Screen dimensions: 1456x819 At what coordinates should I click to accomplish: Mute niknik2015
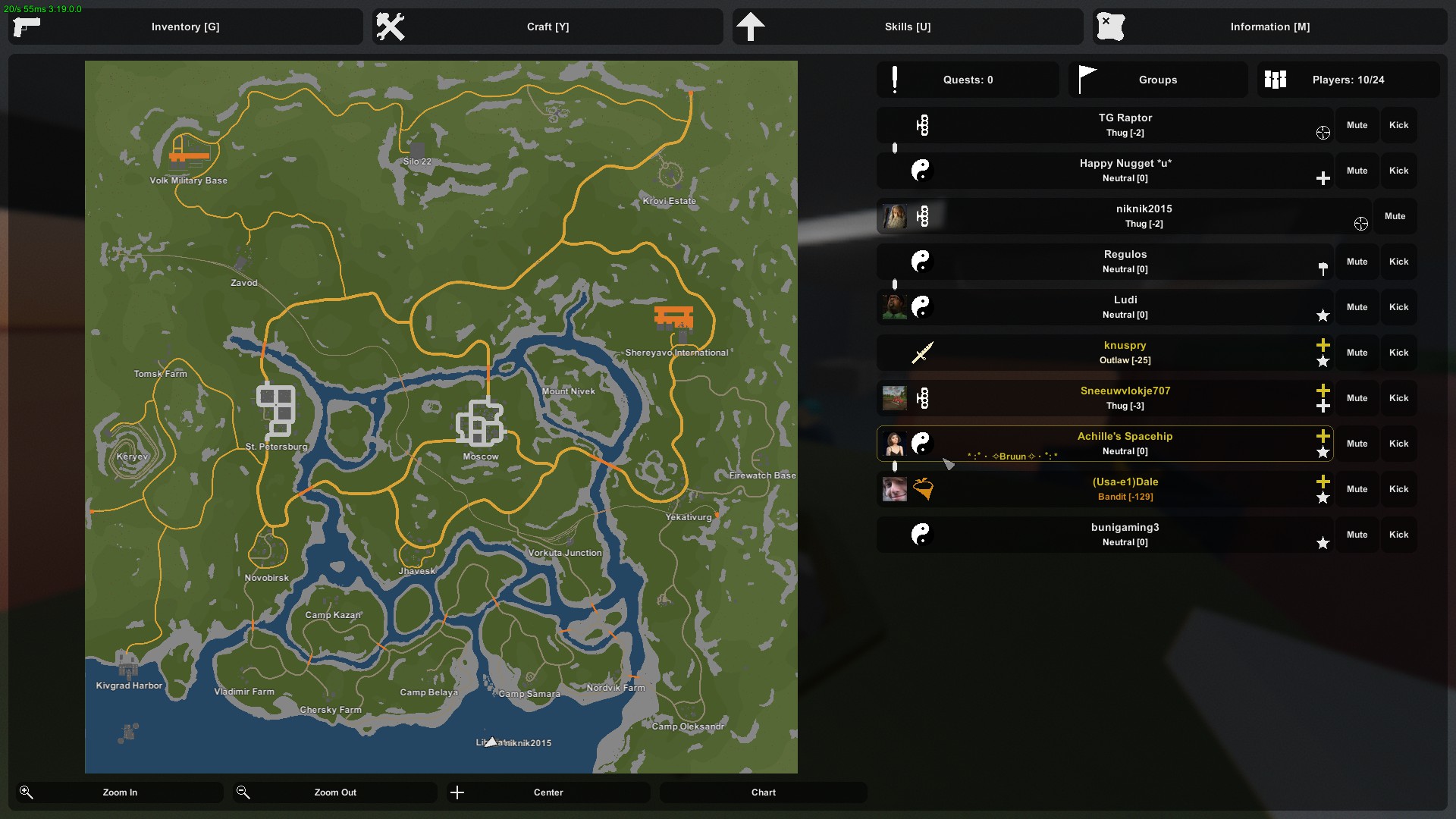1395,216
